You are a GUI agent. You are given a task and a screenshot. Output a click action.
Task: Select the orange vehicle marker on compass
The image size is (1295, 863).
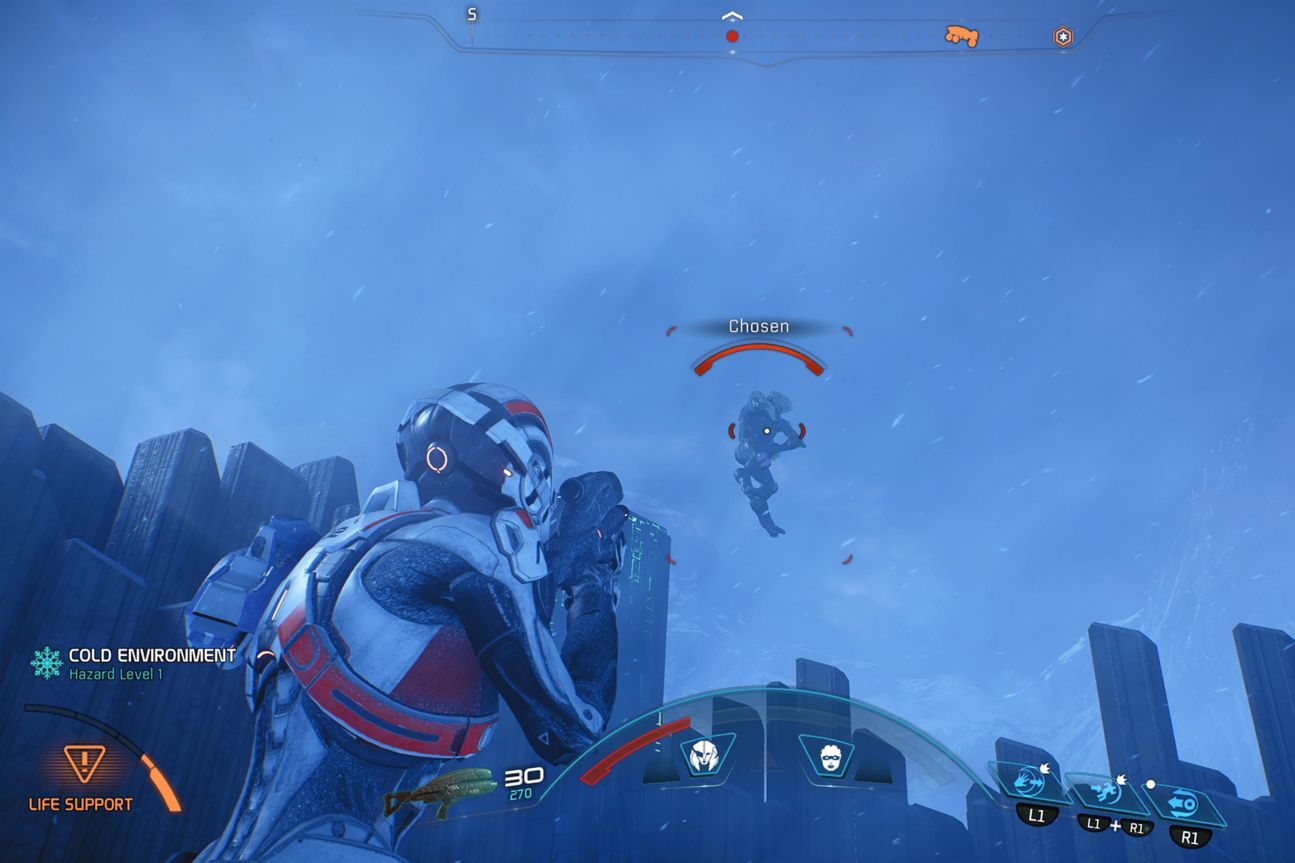coord(961,36)
